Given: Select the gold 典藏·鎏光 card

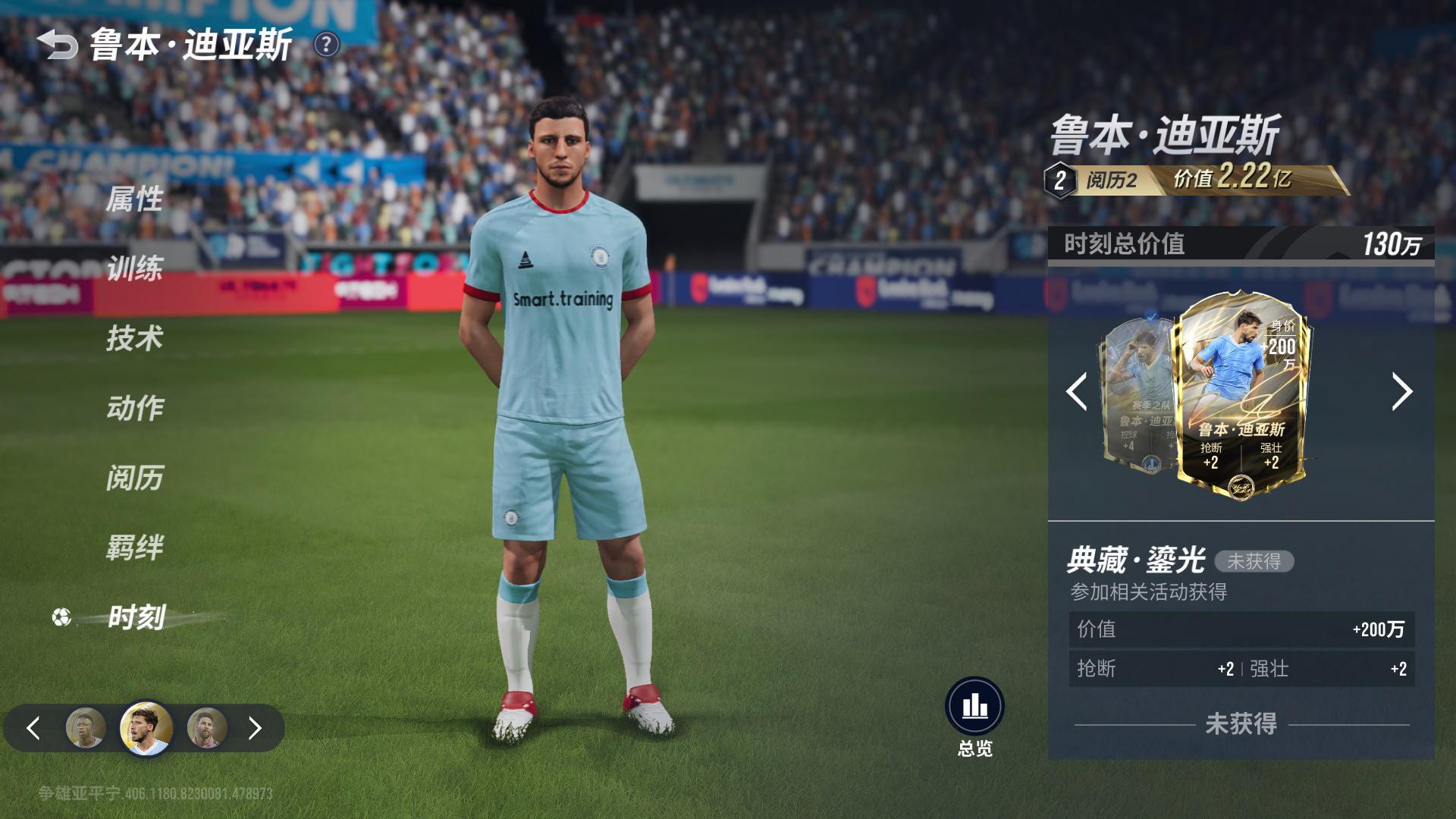Looking at the screenshot, I should click(x=1241, y=394).
